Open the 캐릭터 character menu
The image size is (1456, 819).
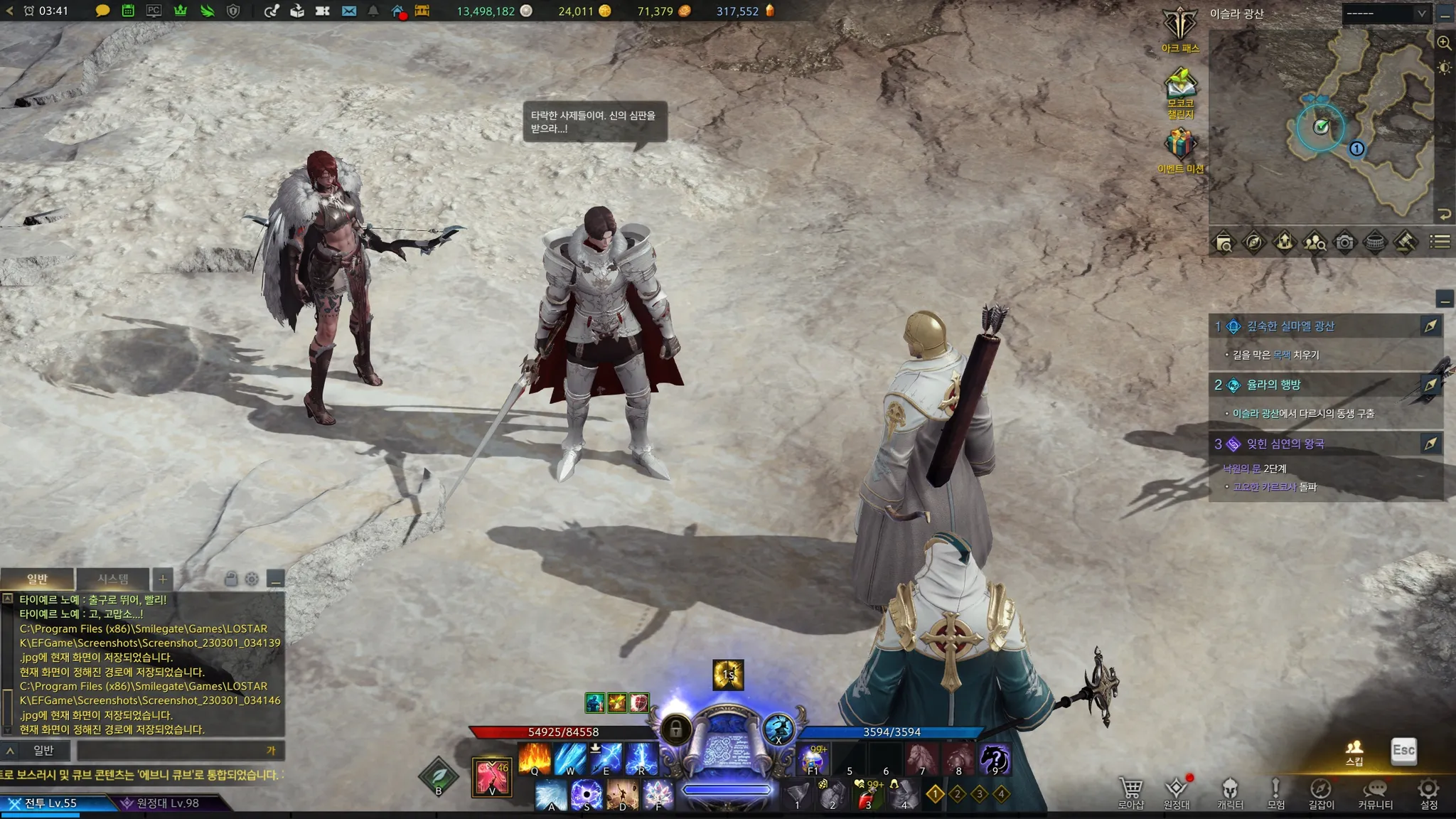click(x=1230, y=792)
